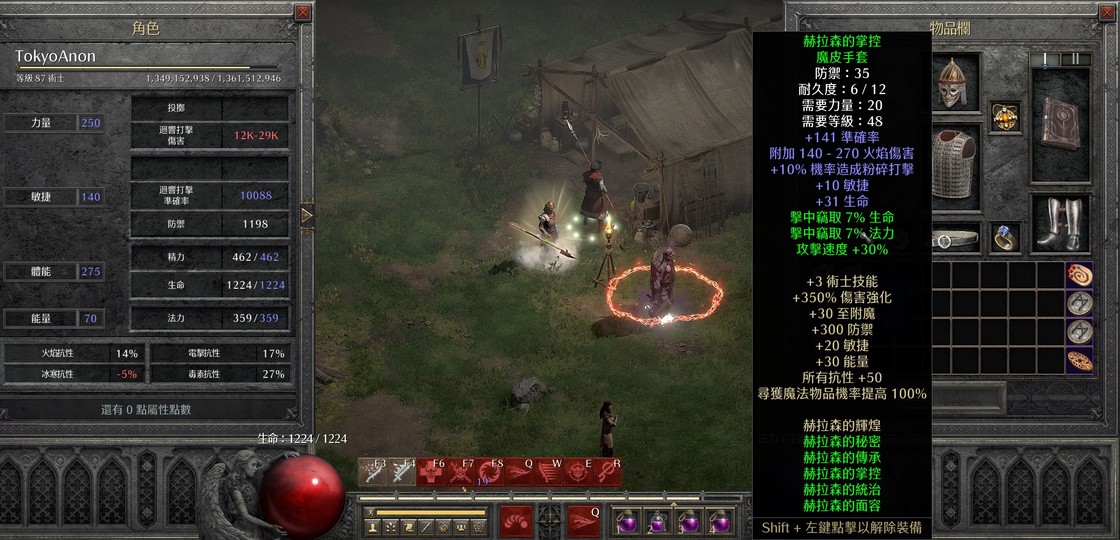This screenshot has width=1120, height=540.
Task: Click the equipped amulet slot
Action: [1006, 116]
